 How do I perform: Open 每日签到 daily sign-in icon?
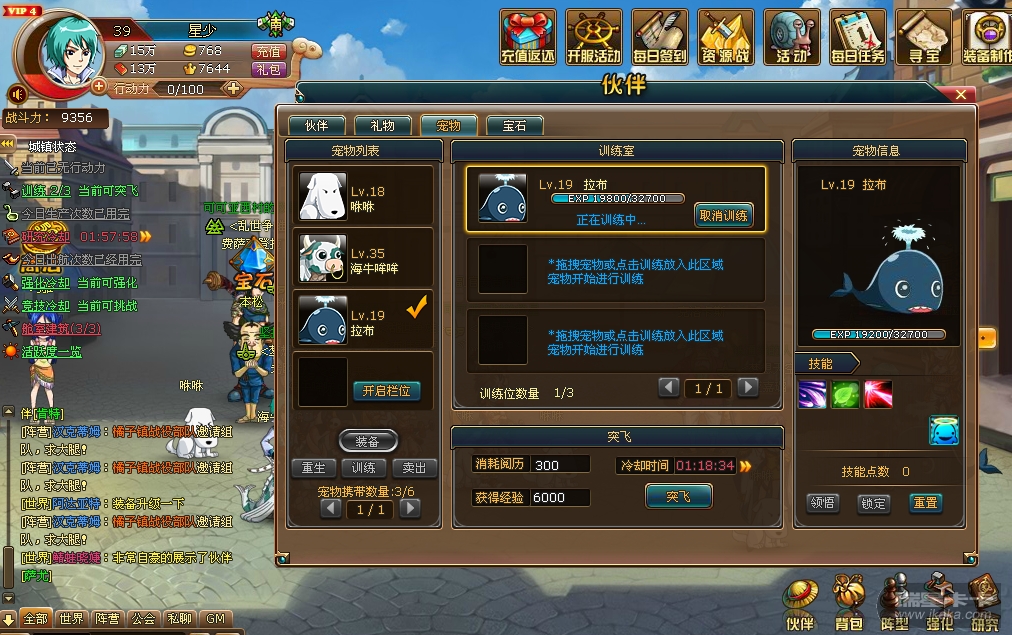tap(659, 39)
